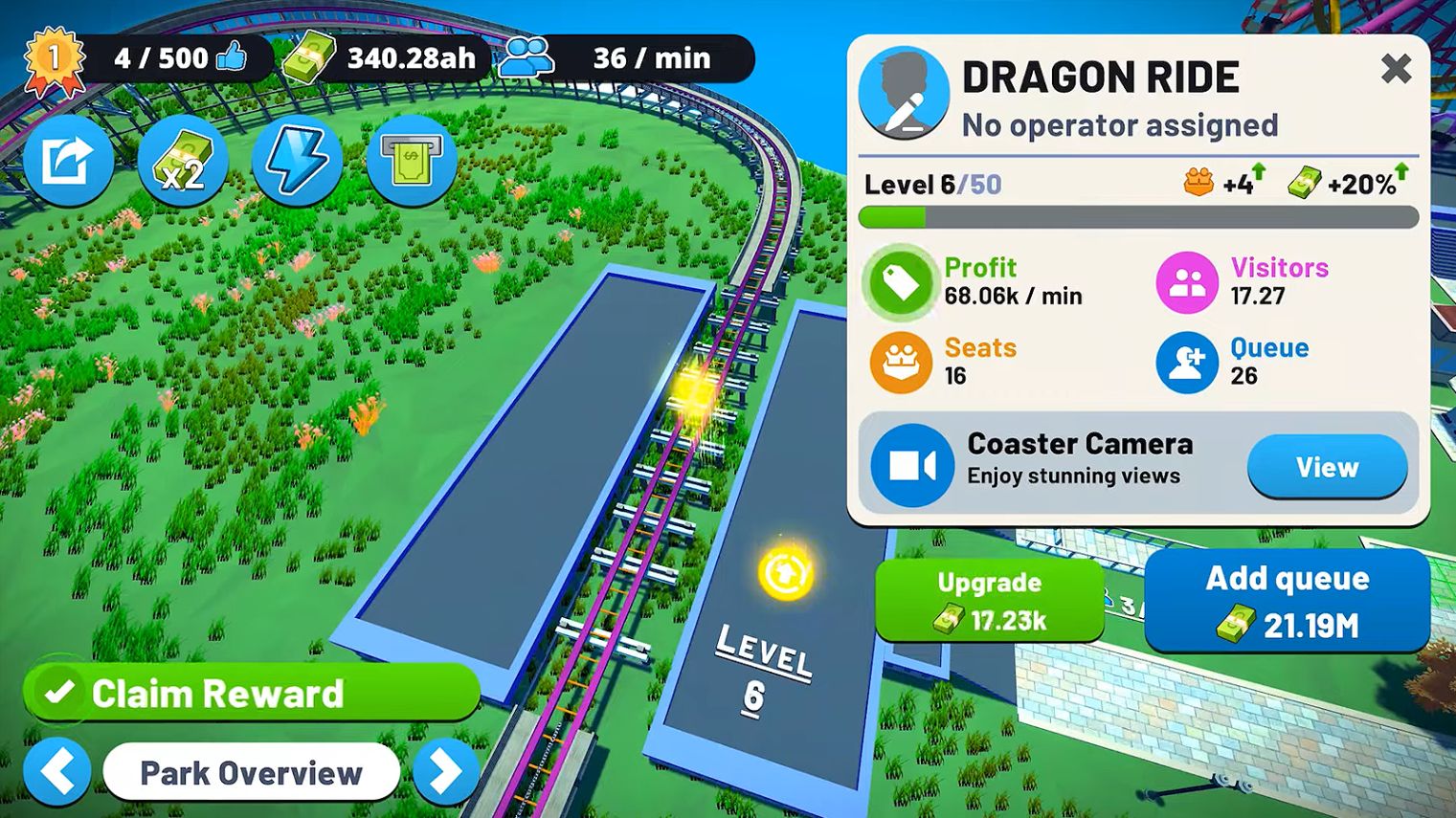Image resolution: width=1456 pixels, height=818 pixels.
Task: Activate the x2 cash multiplier icon
Action: click(184, 161)
